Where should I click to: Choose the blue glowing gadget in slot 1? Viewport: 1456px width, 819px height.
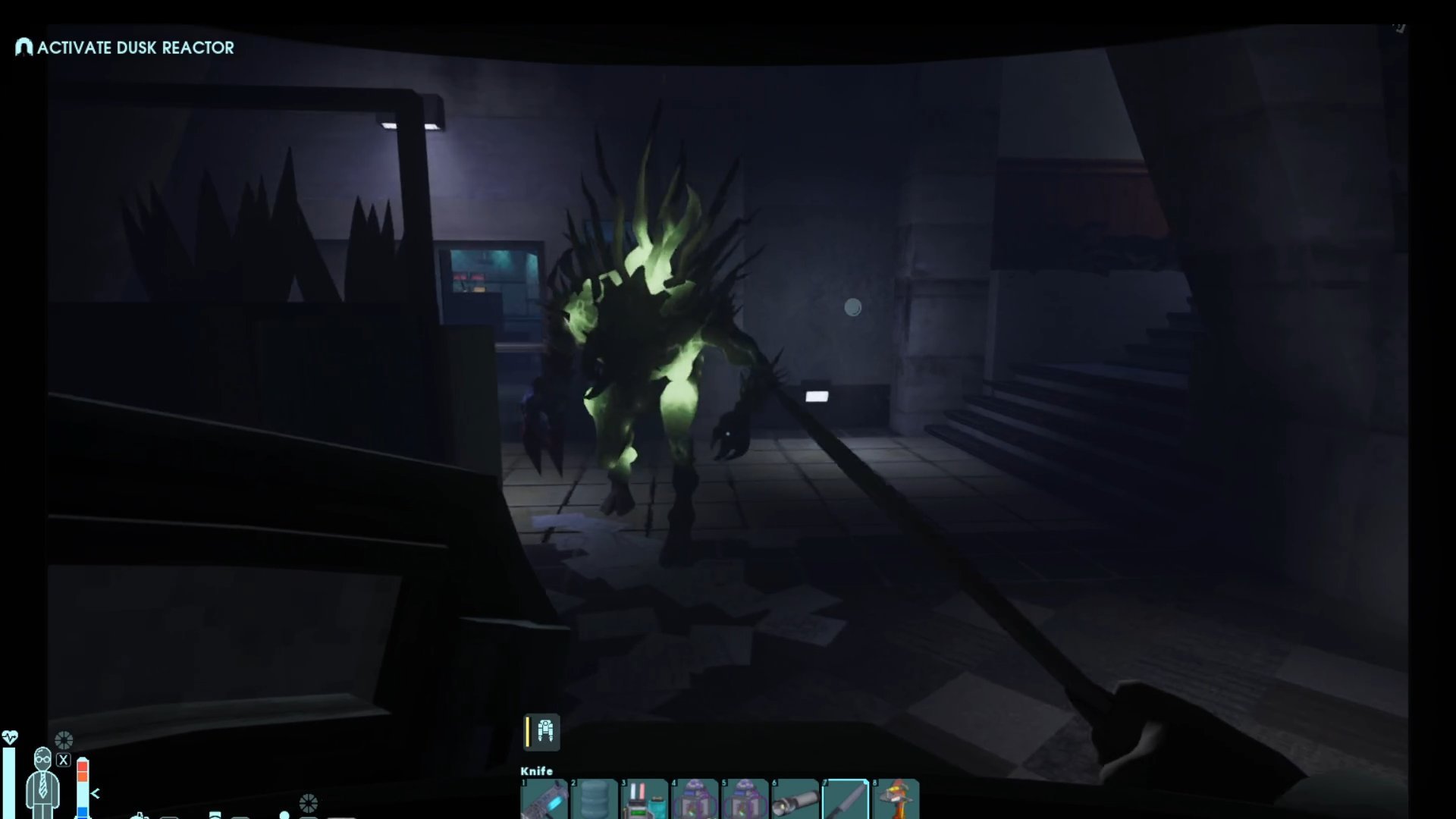click(x=544, y=799)
